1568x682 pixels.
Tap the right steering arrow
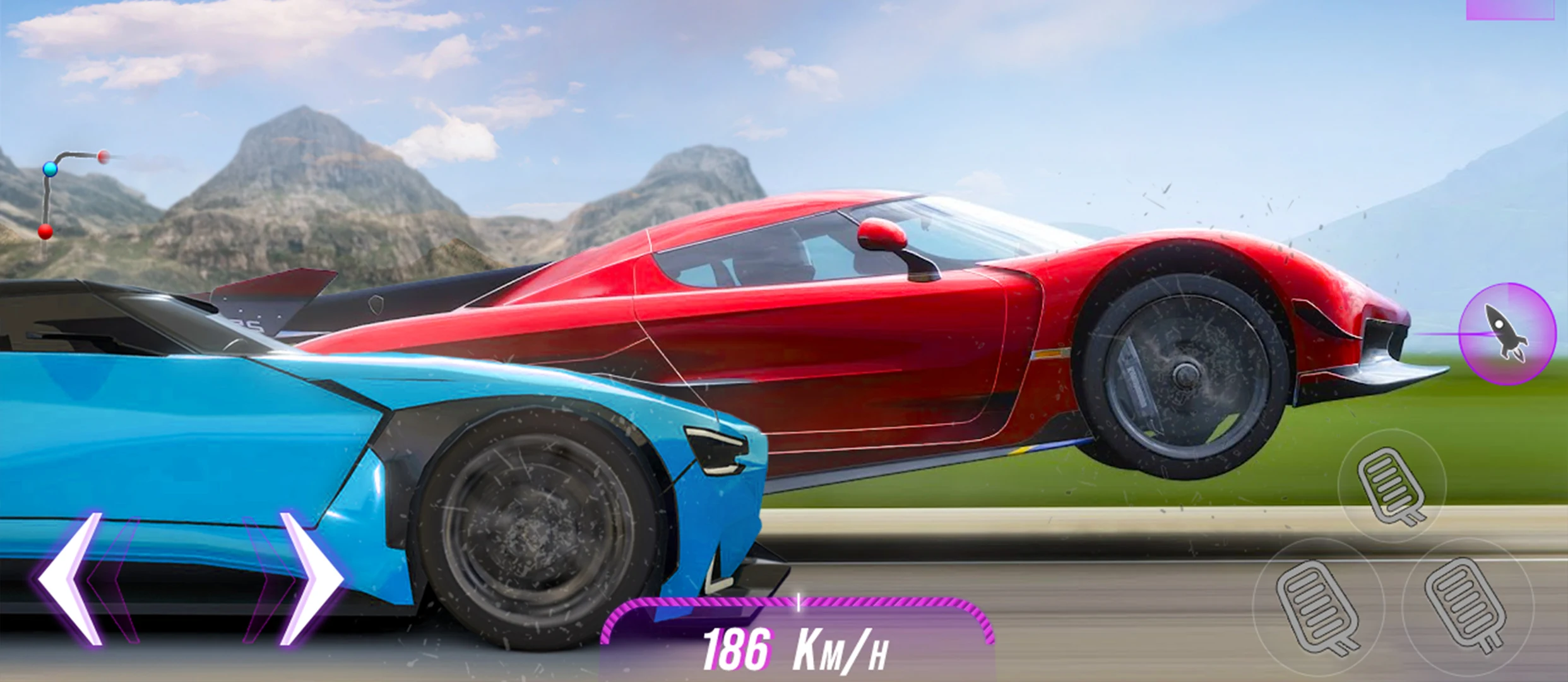point(311,580)
